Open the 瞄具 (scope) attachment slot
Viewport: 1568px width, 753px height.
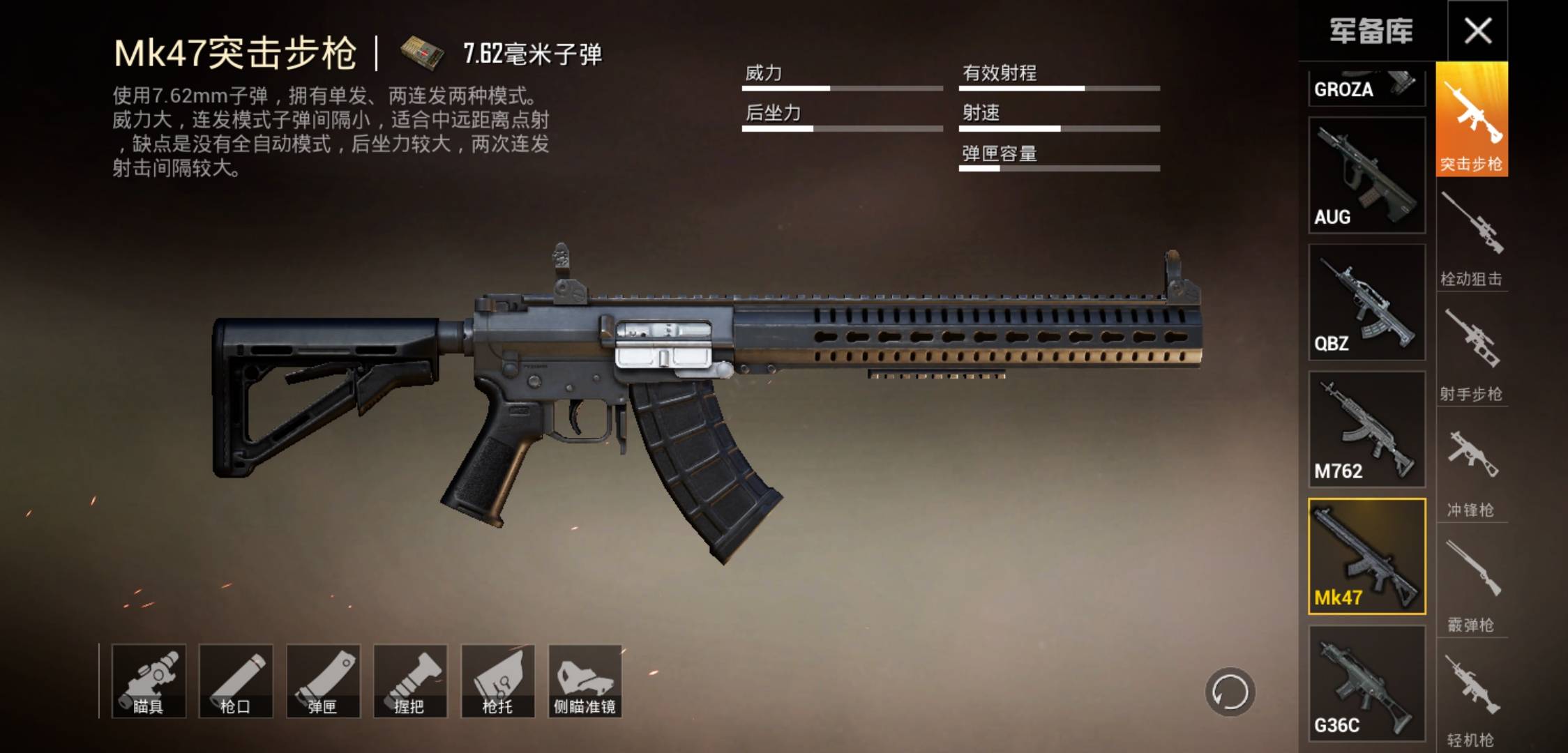149,680
